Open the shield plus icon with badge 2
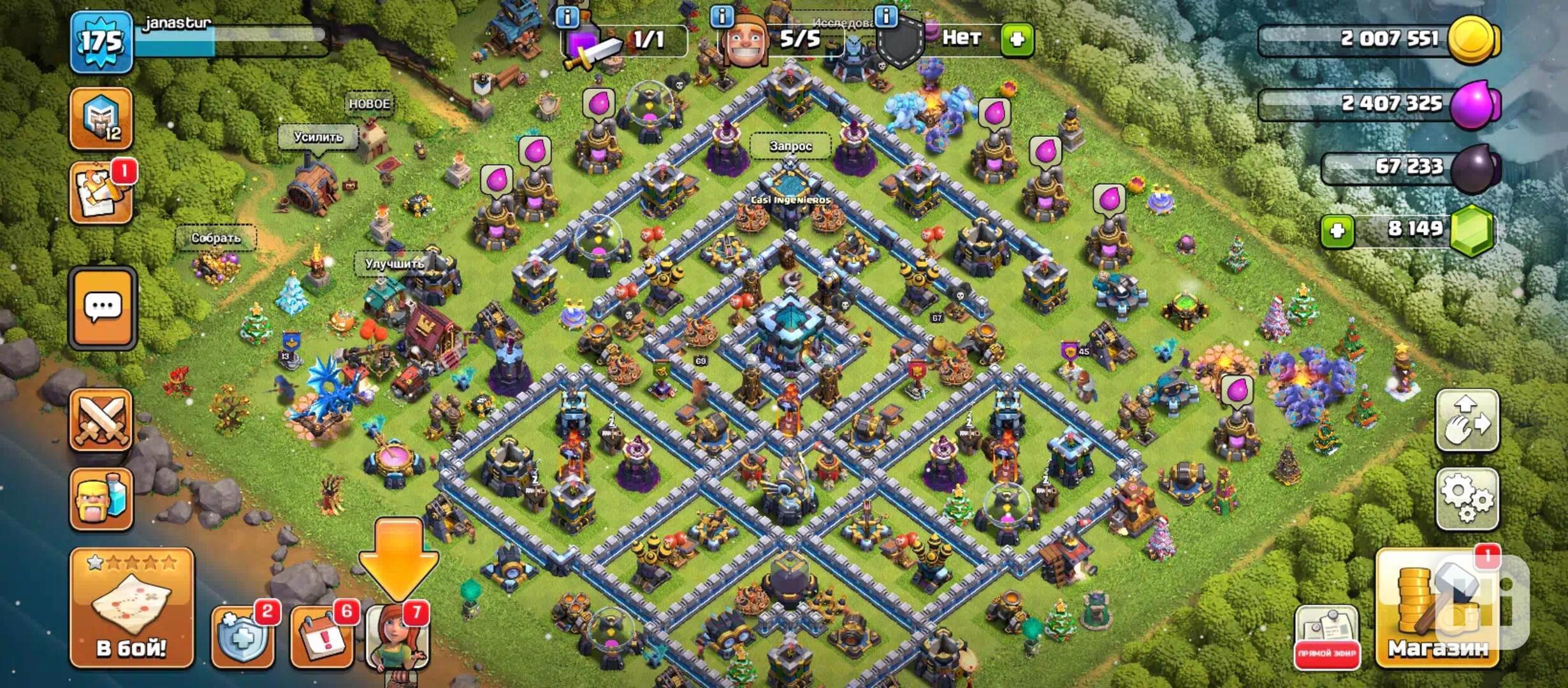Screen dimensions: 1568x688 [242, 636]
